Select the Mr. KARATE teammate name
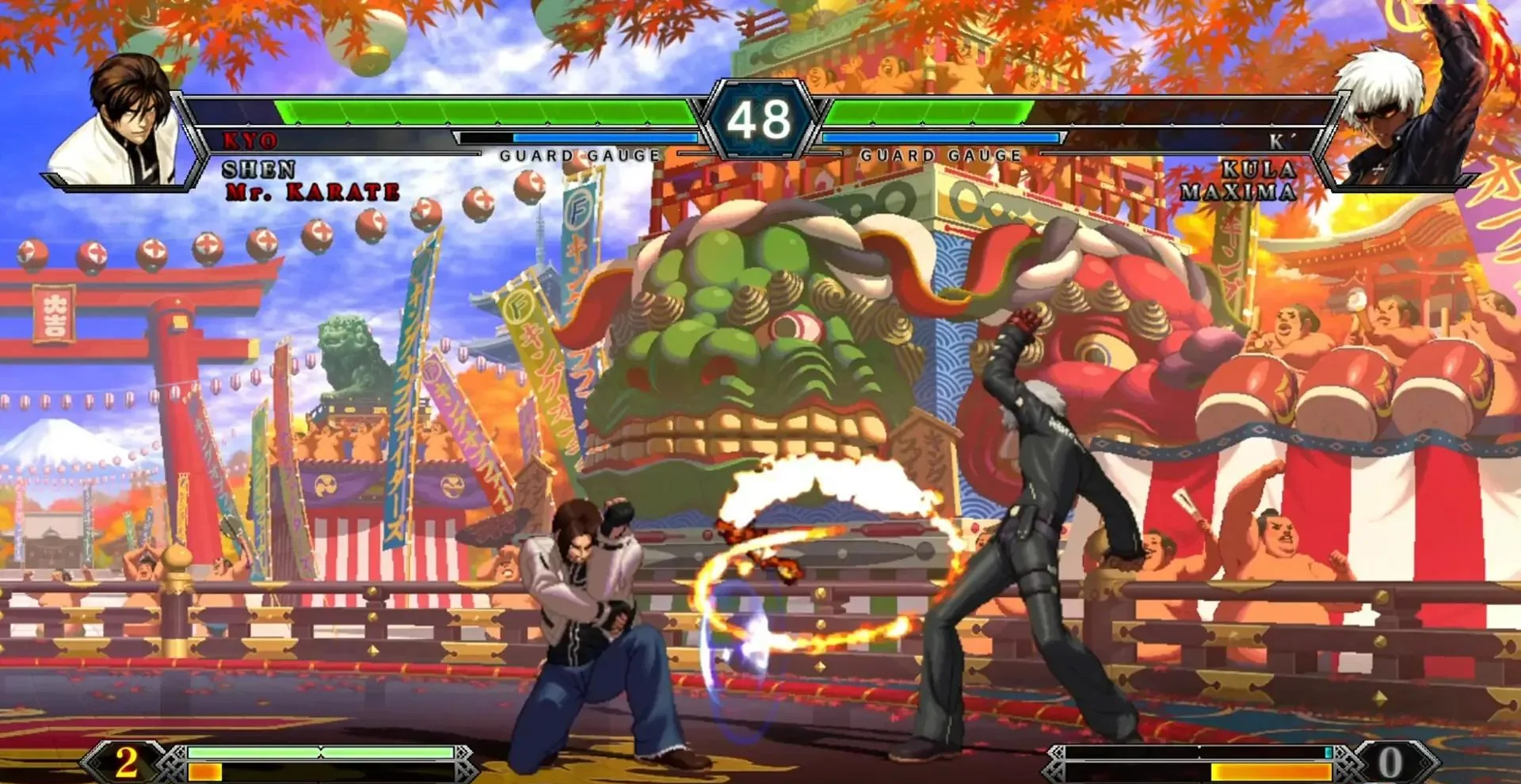This screenshot has width=1521, height=784. click(x=313, y=192)
